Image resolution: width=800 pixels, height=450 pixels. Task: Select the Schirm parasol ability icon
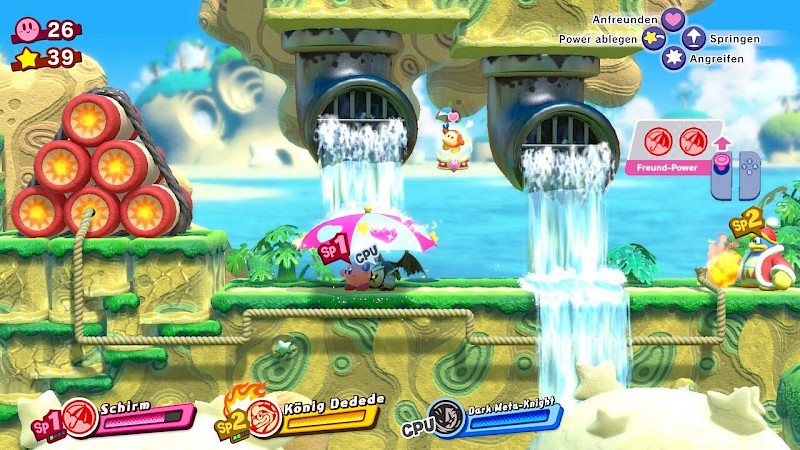(83, 416)
